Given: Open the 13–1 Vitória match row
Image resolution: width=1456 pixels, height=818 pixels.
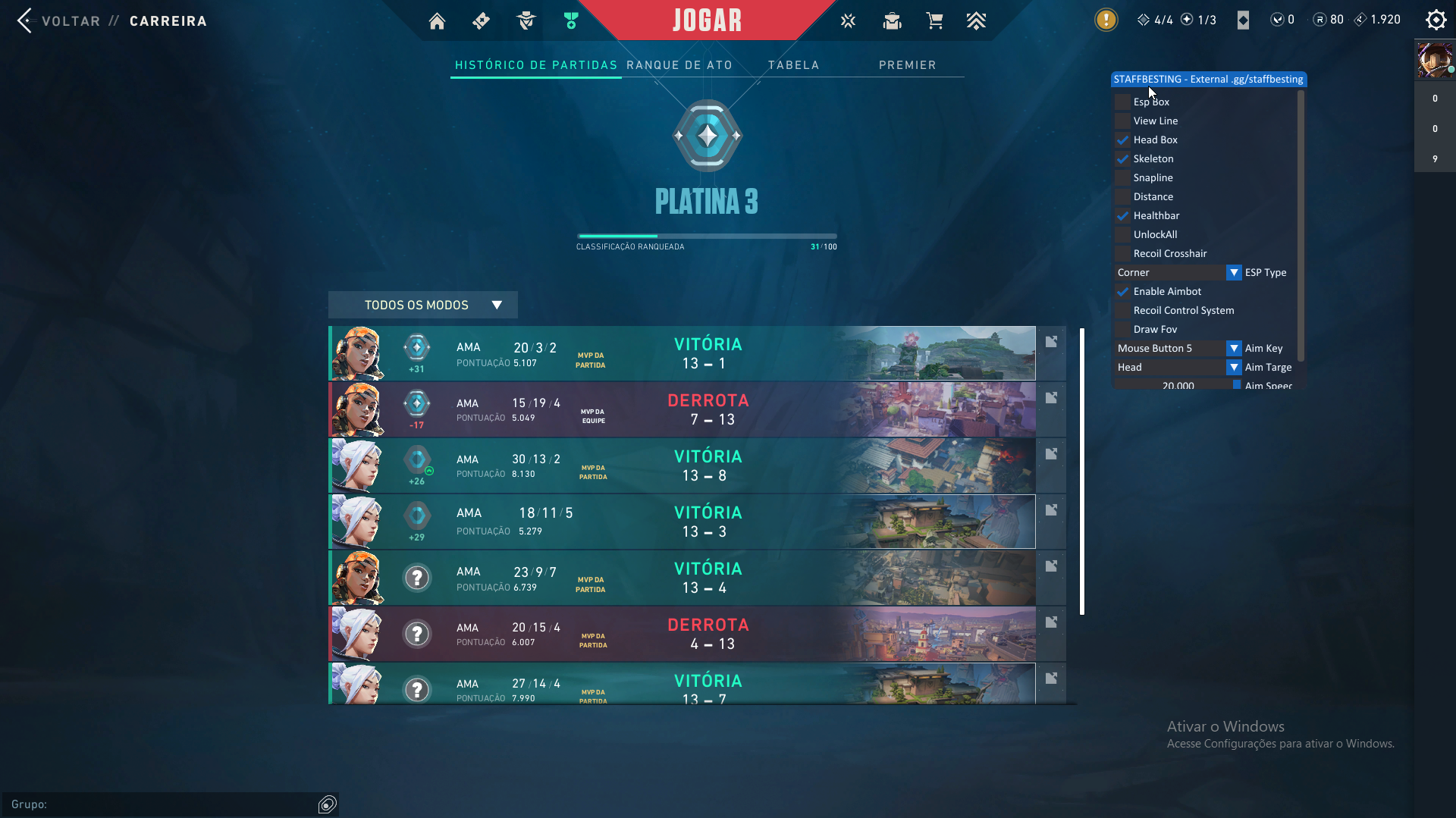Looking at the screenshot, I should point(682,353).
